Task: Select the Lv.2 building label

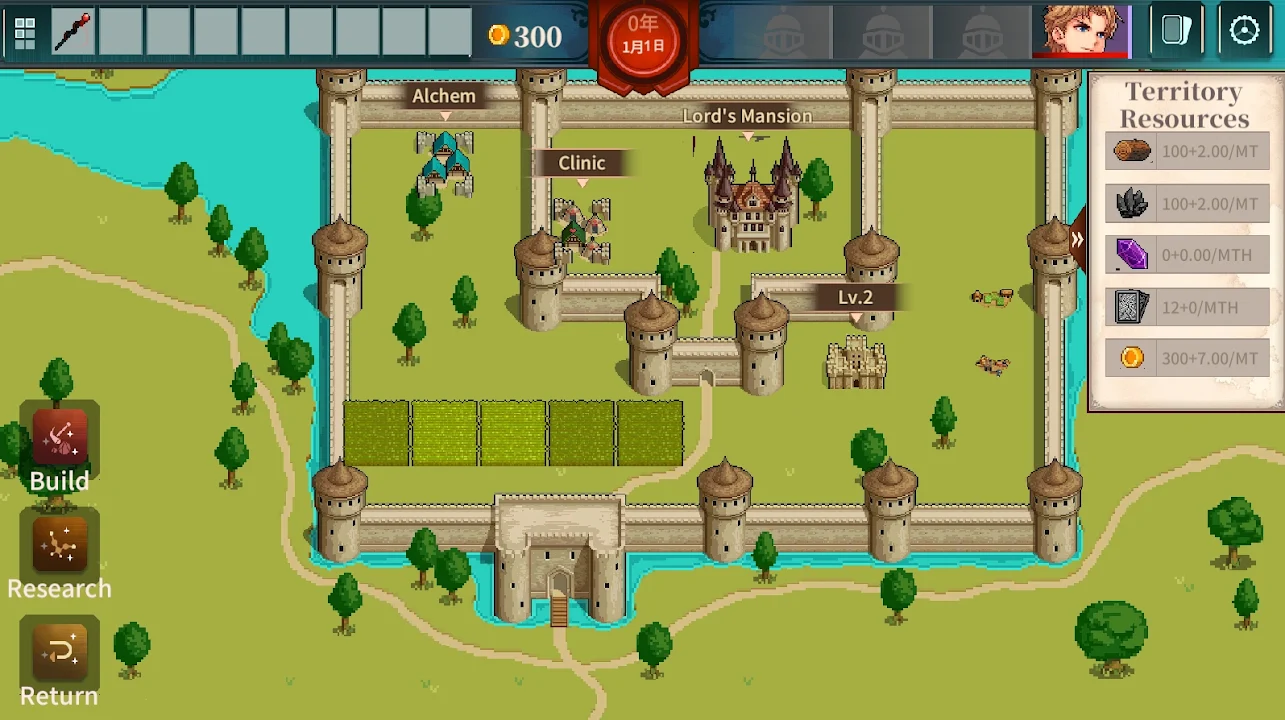Action: tap(856, 297)
